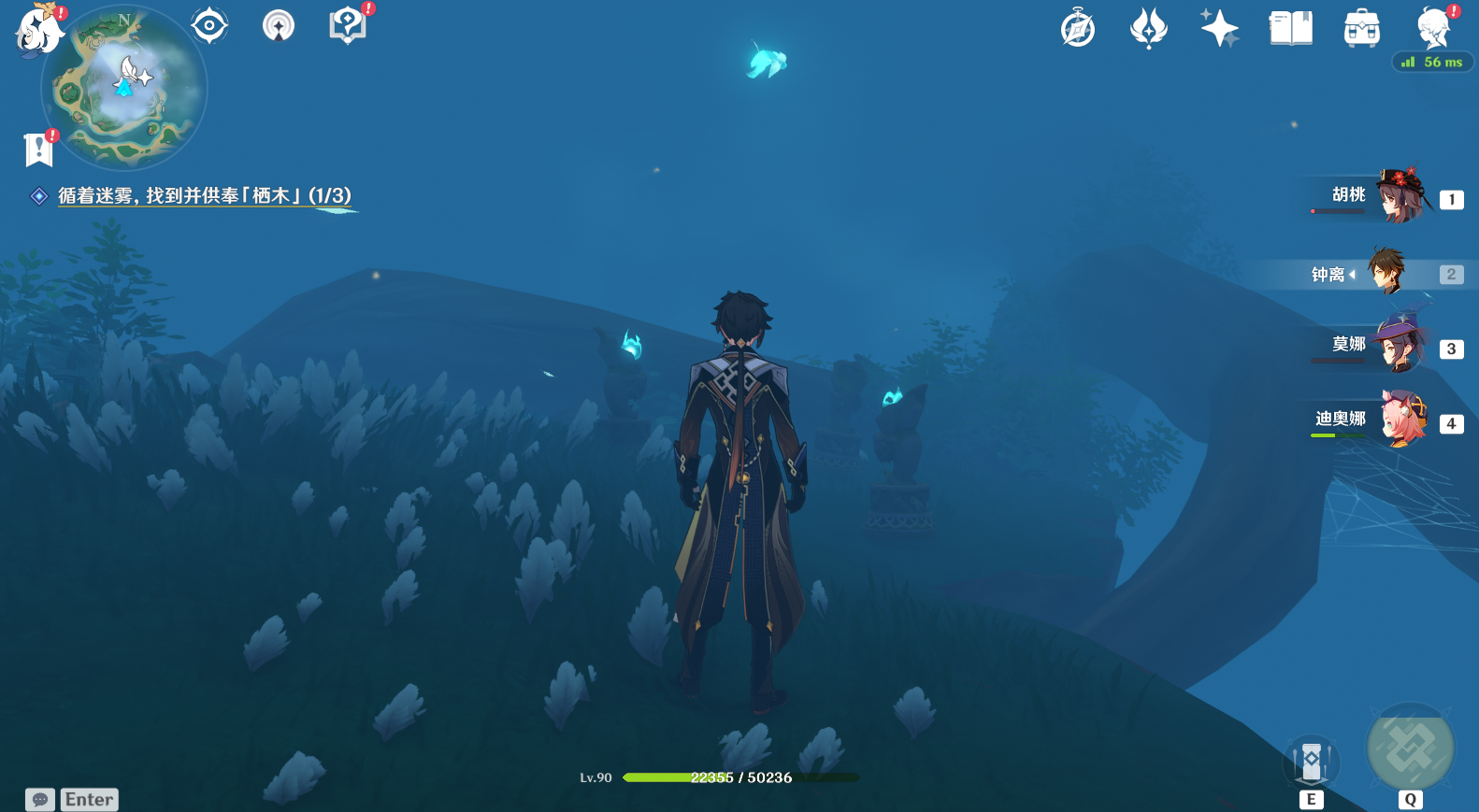Activate the elemental burst icon

click(x=1410, y=748)
